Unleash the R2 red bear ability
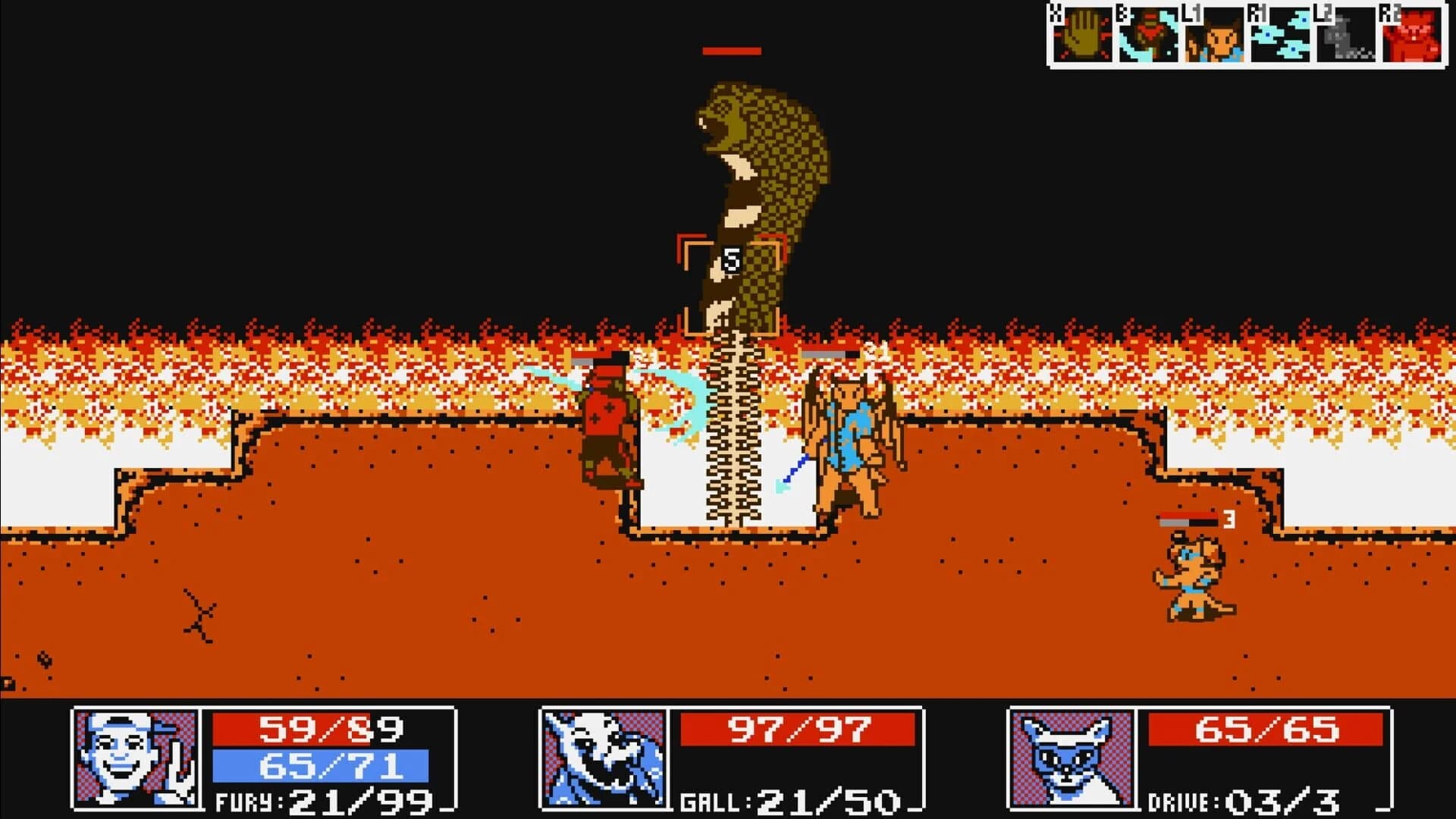This screenshot has width=1456, height=819. pyautogui.click(x=1412, y=34)
